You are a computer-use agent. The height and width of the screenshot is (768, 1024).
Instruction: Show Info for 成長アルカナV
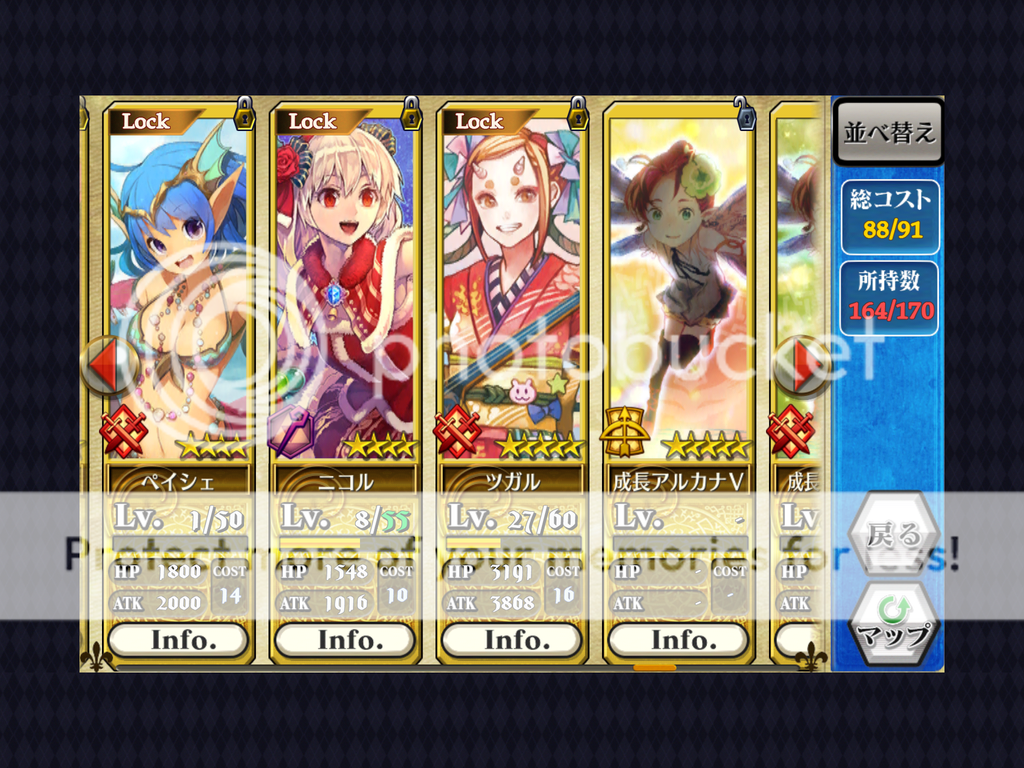[678, 640]
